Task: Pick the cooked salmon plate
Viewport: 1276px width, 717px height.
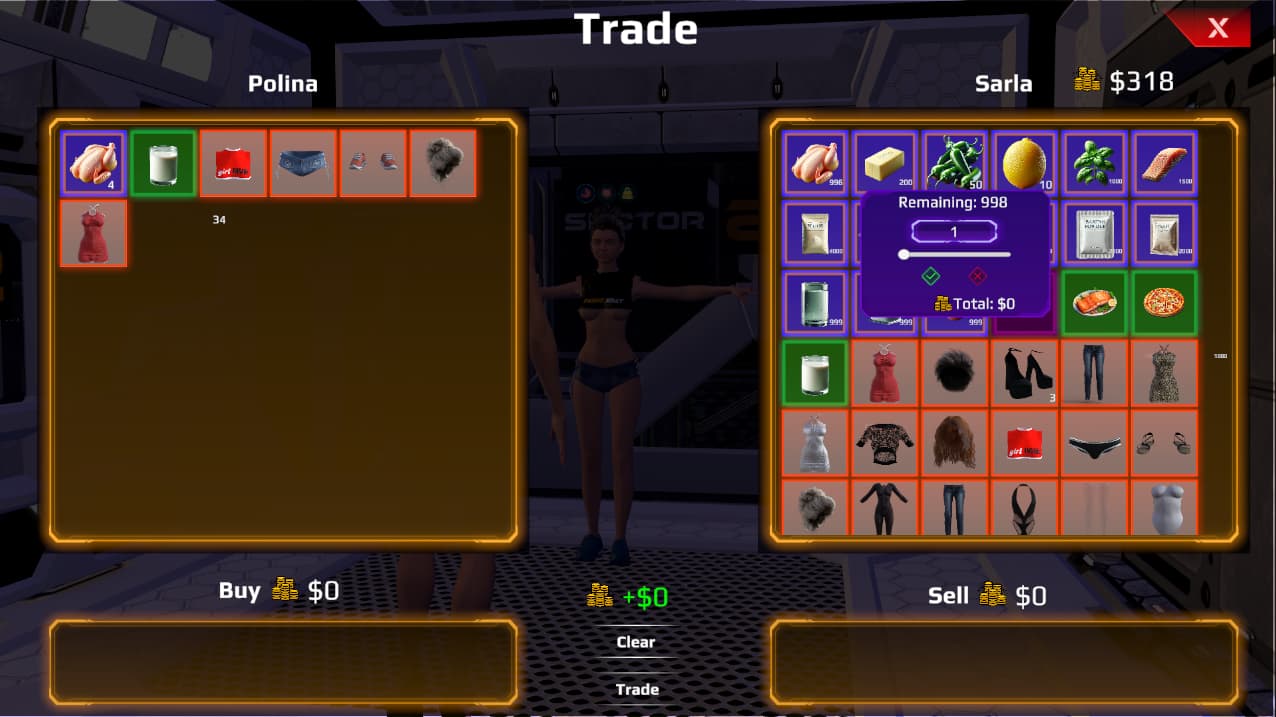Action: (x=1094, y=303)
